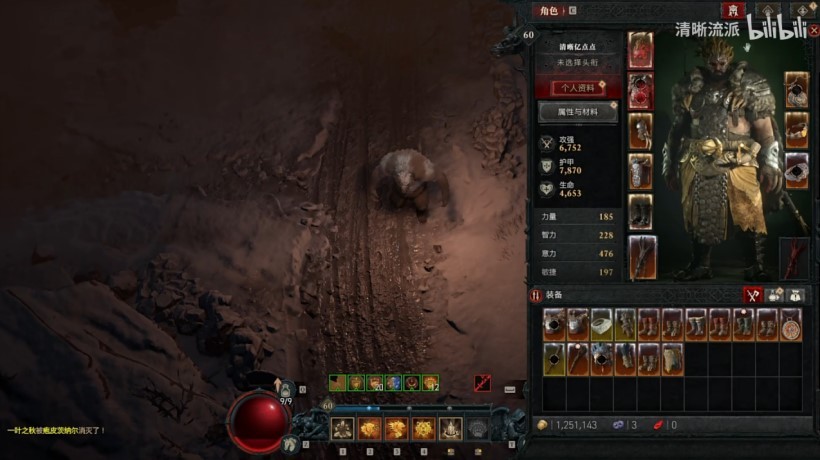This screenshot has height=460, width=820.
Task: Click the red crossed-out debuff icon
Action: (x=483, y=382)
